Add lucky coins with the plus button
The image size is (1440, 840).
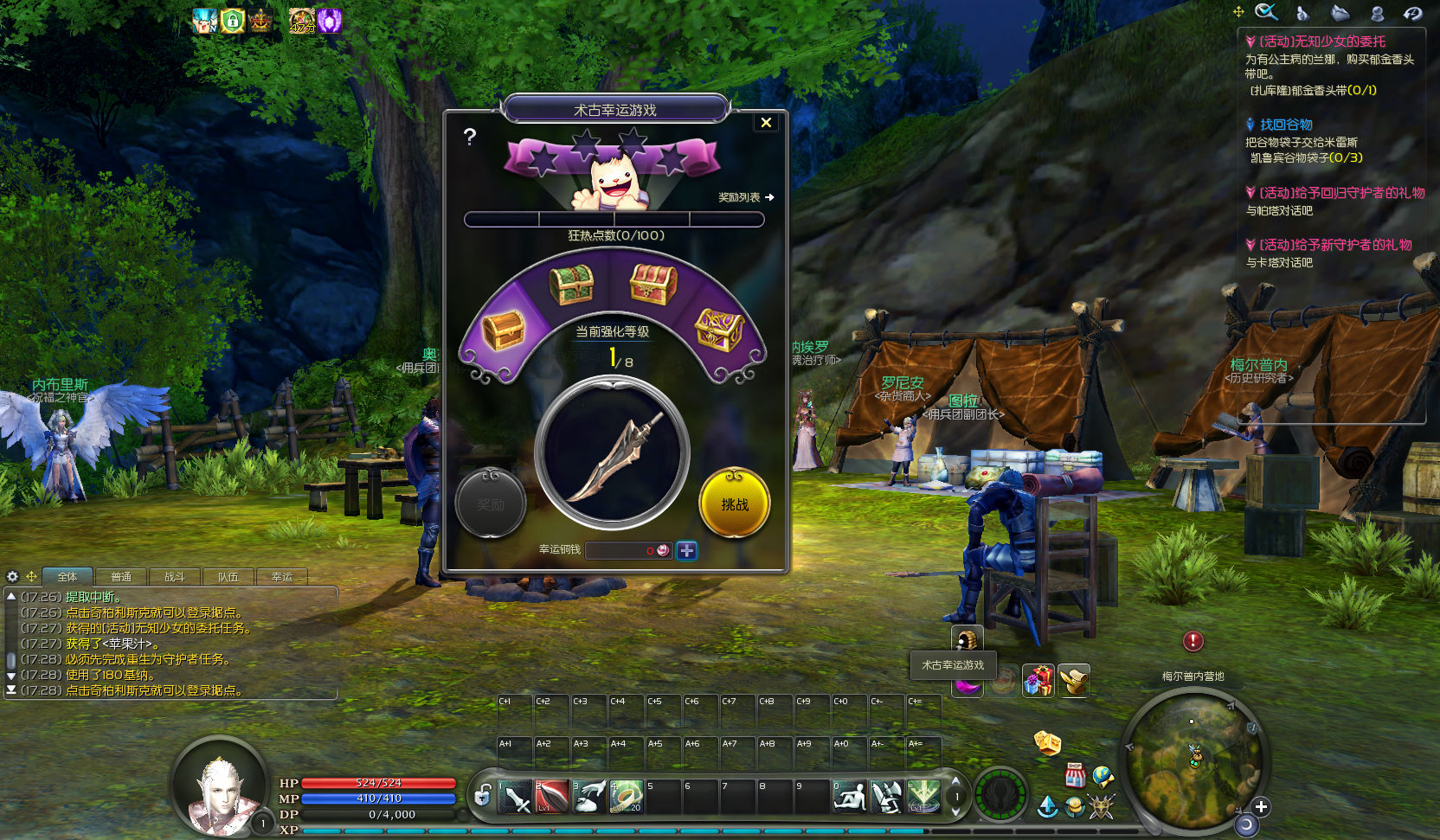(x=686, y=550)
